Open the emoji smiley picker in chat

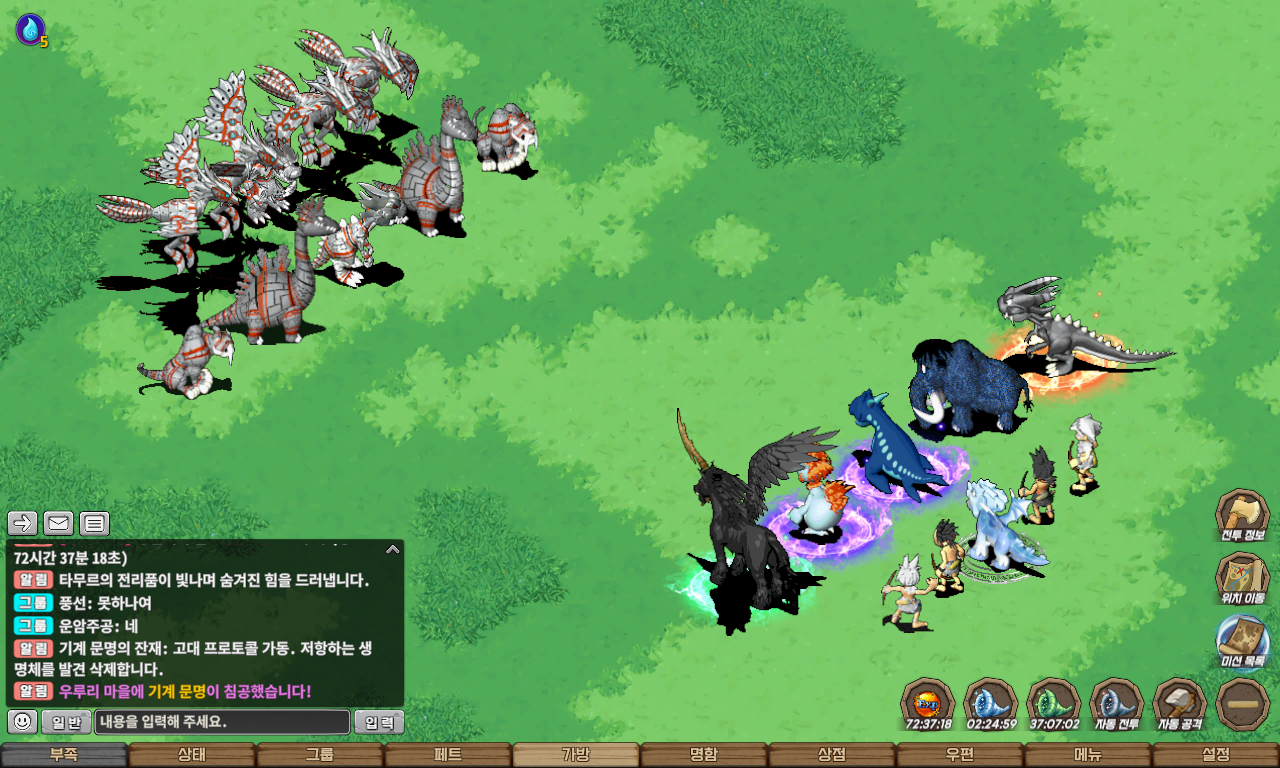click(x=23, y=722)
